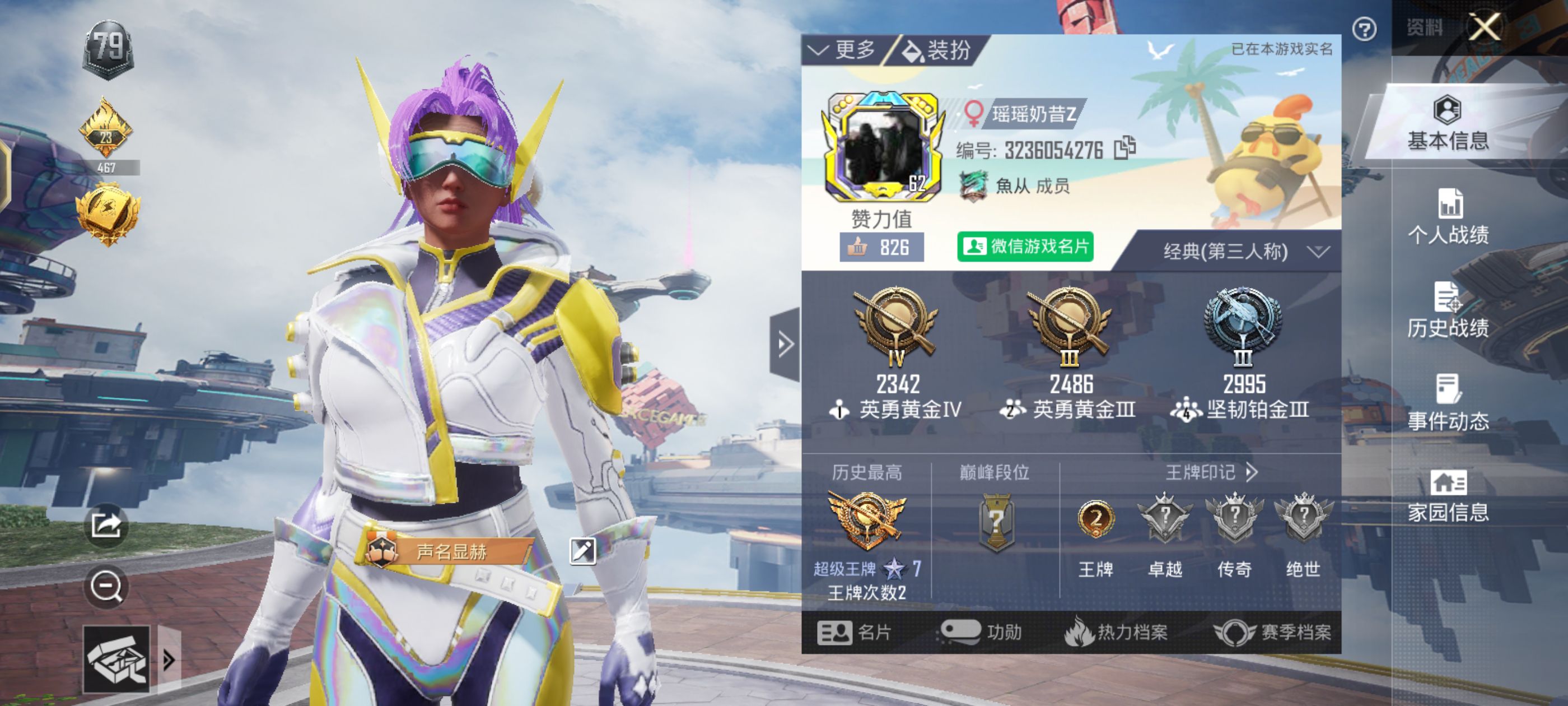Open the 家园信息 tab

click(1448, 496)
